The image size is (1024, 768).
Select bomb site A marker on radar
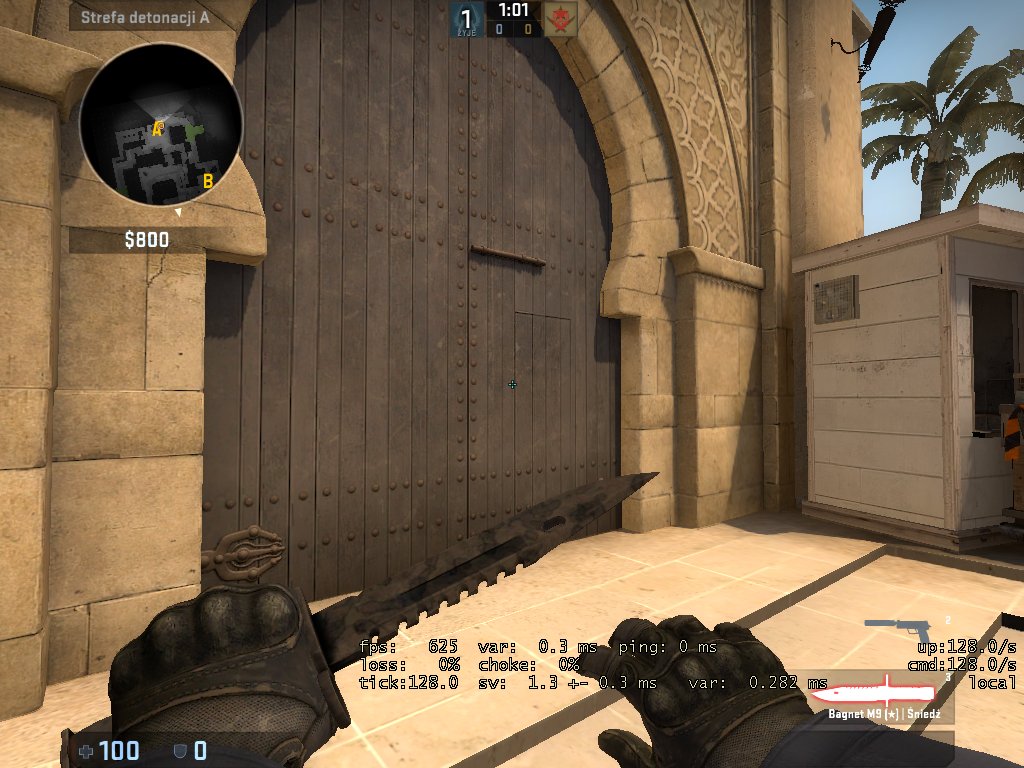click(x=157, y=128)
